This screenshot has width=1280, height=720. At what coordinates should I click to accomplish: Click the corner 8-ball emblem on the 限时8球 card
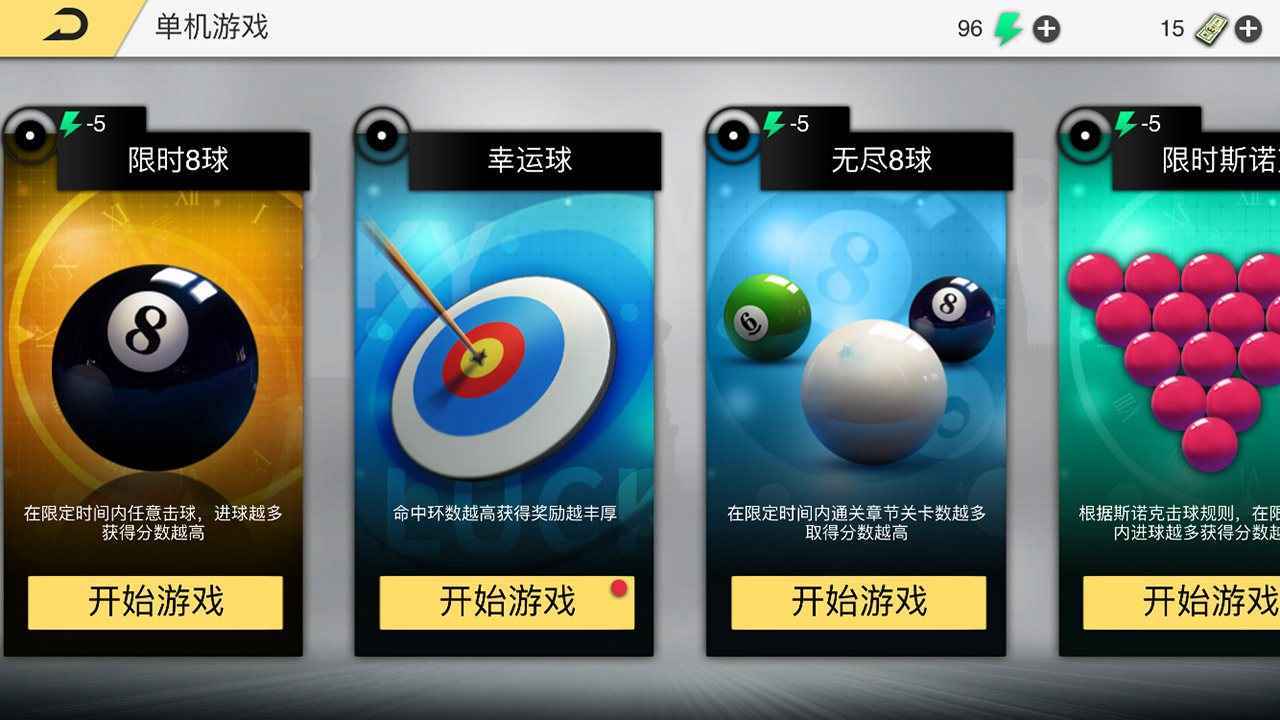pyautogui.click(x=29, y=136)
